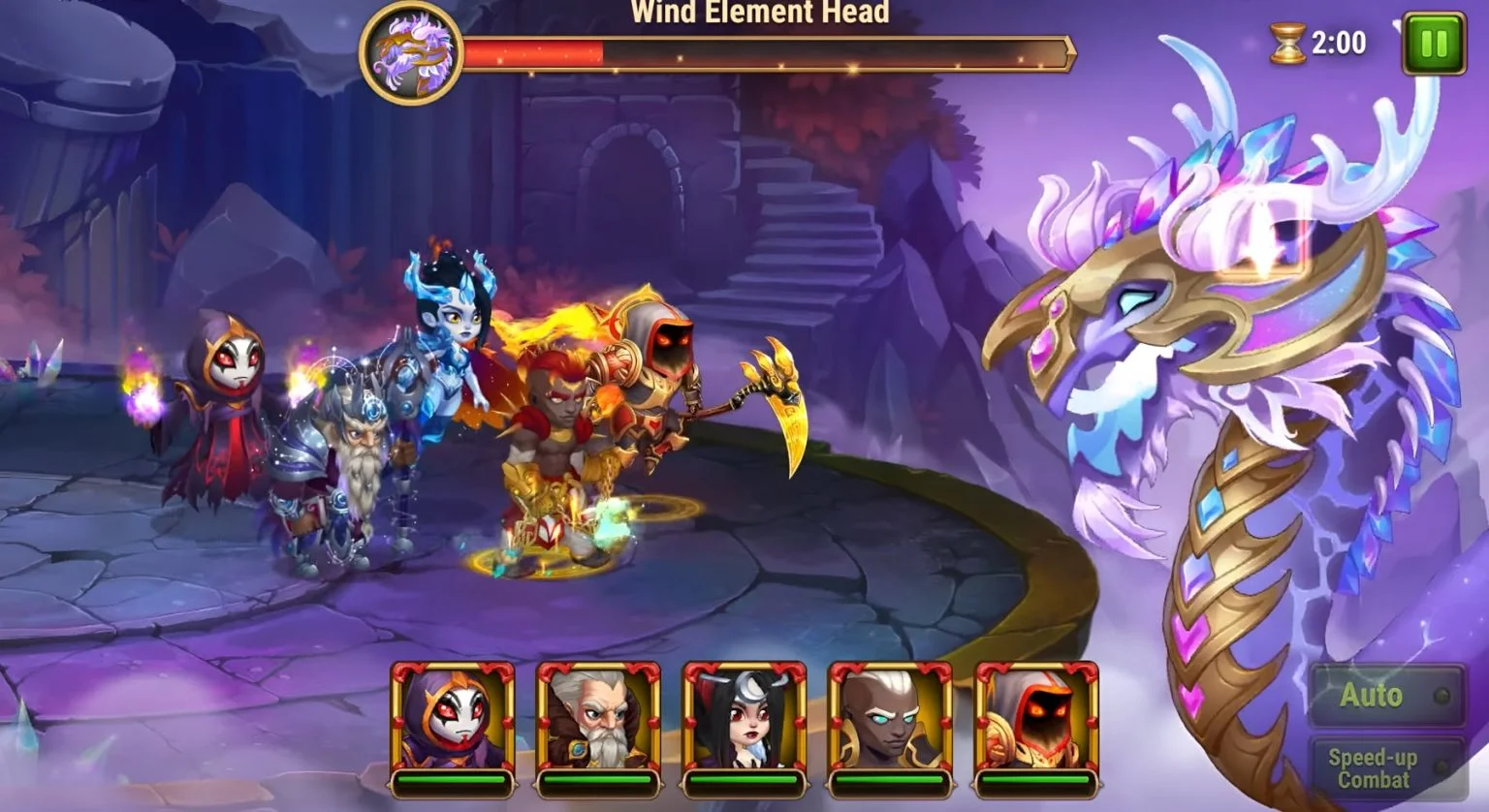Pause the battle with the green button
This screenshot has height=812, width=1489.
(x=1433, y=45)
